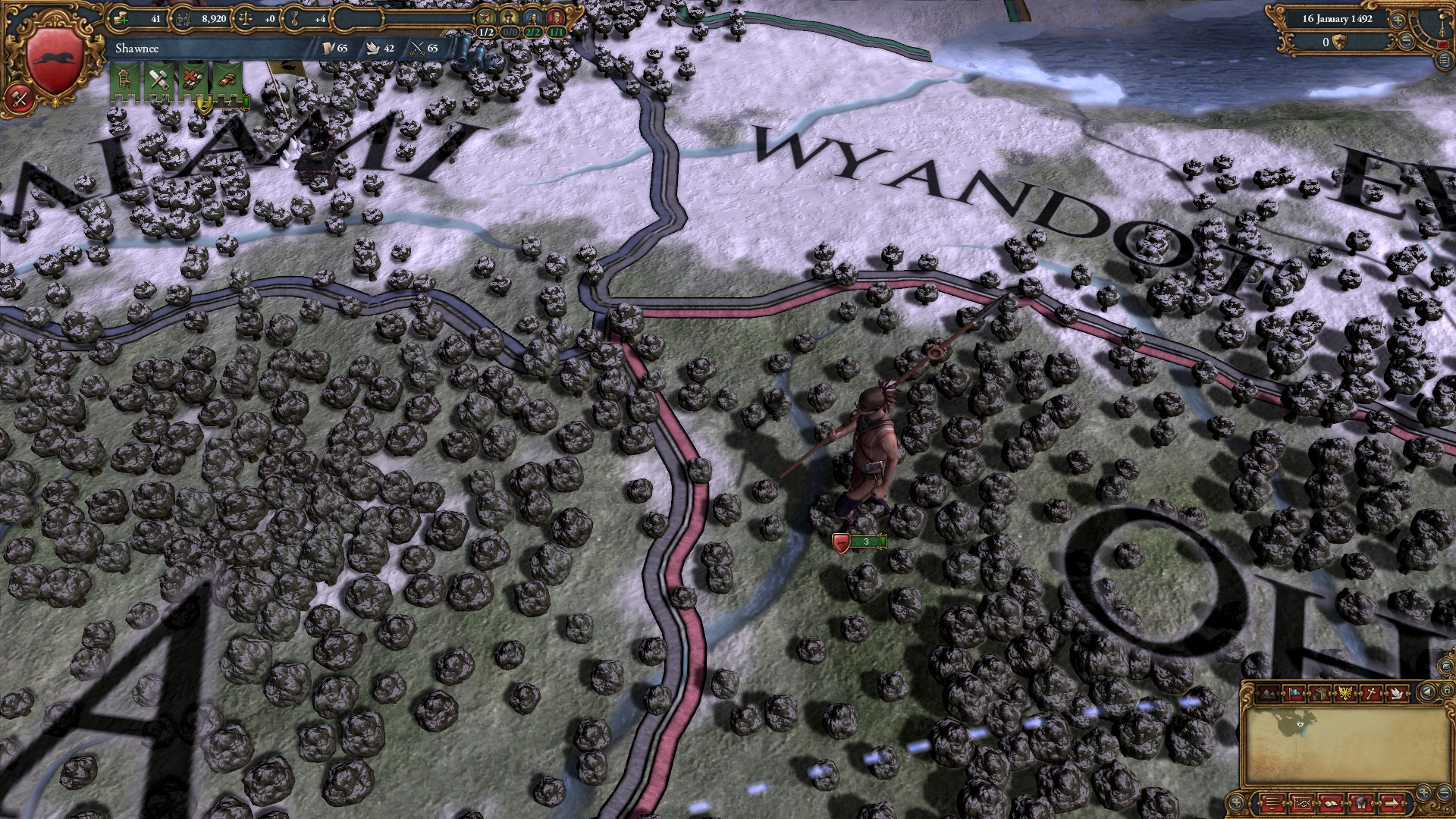Screen dimensions: 1456x819
Task: Select the stability scales icon
Action: pos(246,18)
